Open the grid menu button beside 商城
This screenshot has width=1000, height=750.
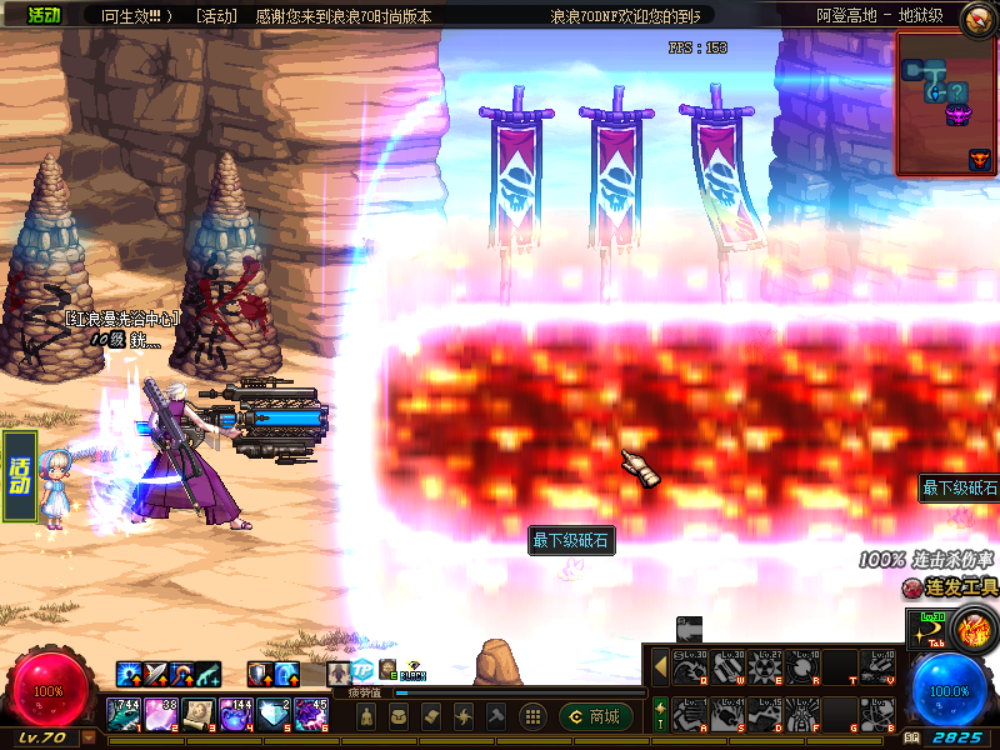pyautogui.click(x=533, y=716)
